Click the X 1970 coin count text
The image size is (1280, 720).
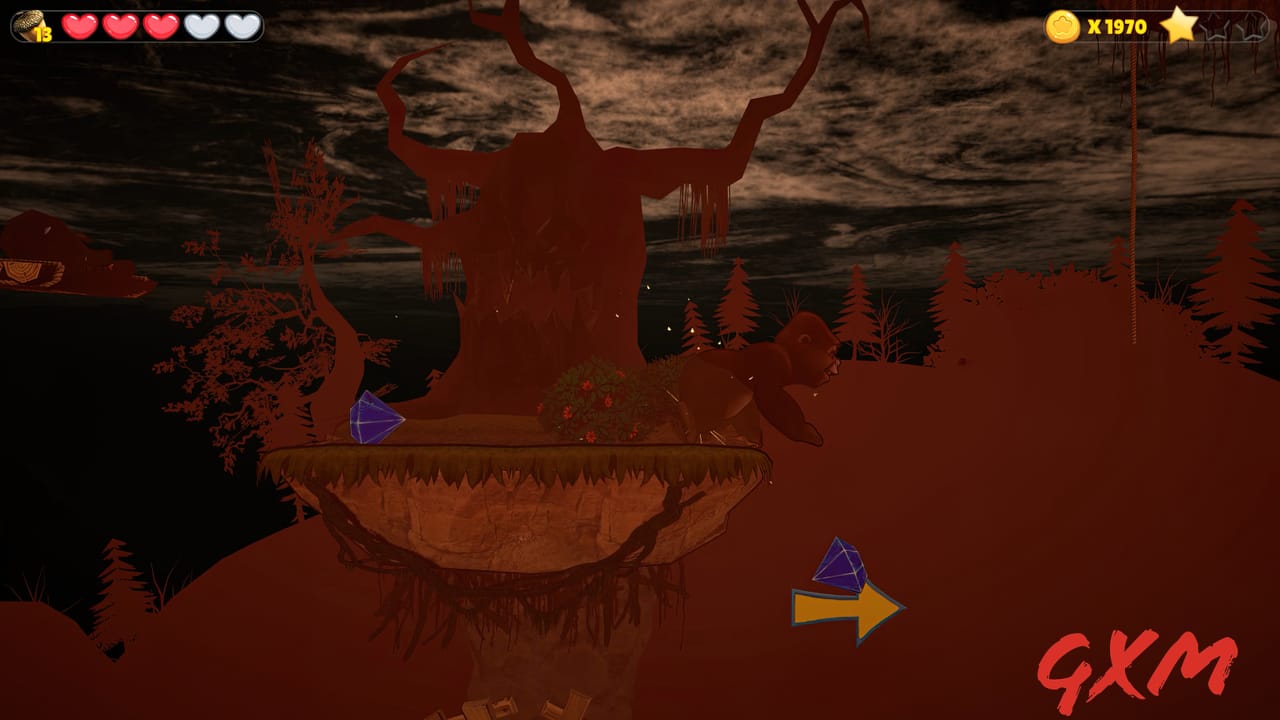(1116, 27)
